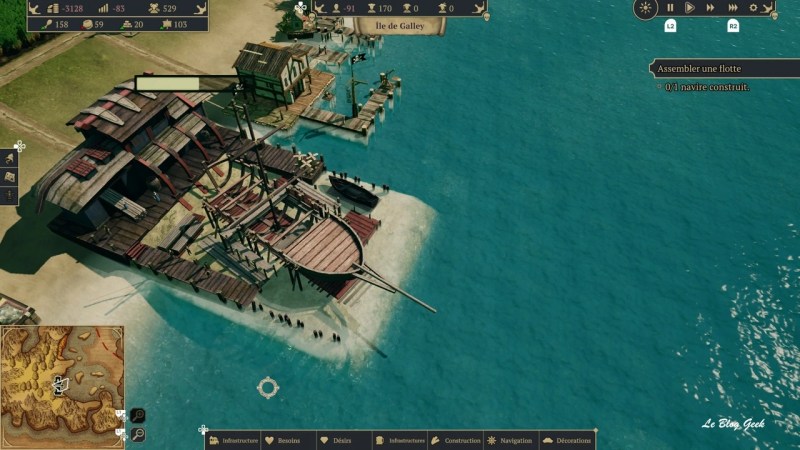The image size is (800, 450).
Task: Open the Assembler une flotte objective
Action: [x=722, y=69]
